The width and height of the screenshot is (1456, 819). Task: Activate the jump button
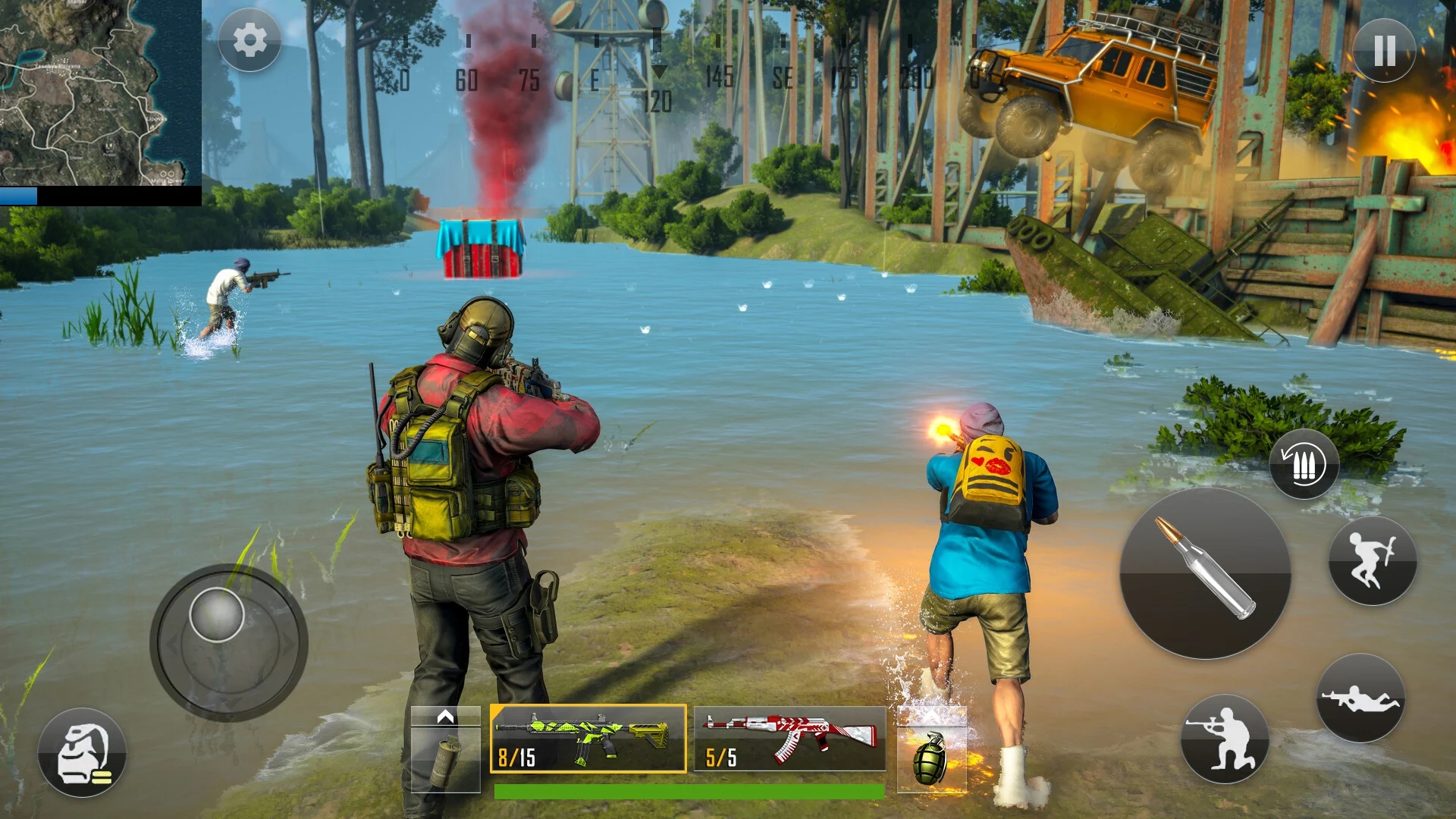coord(1372,561)
